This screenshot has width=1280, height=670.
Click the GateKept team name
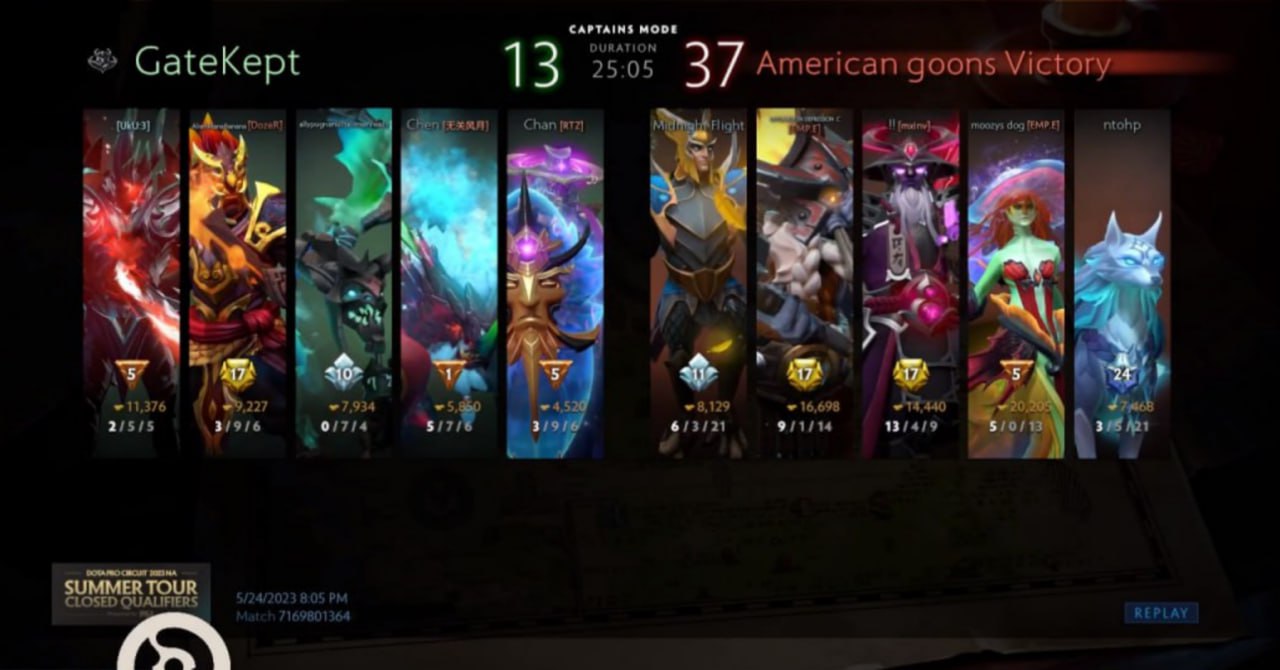[x=217, y=62]
